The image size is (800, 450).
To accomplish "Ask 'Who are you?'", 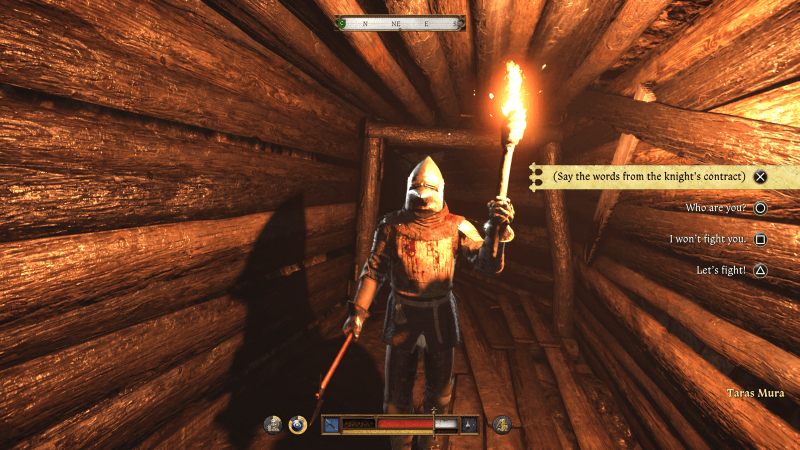I will pos(716,208).
